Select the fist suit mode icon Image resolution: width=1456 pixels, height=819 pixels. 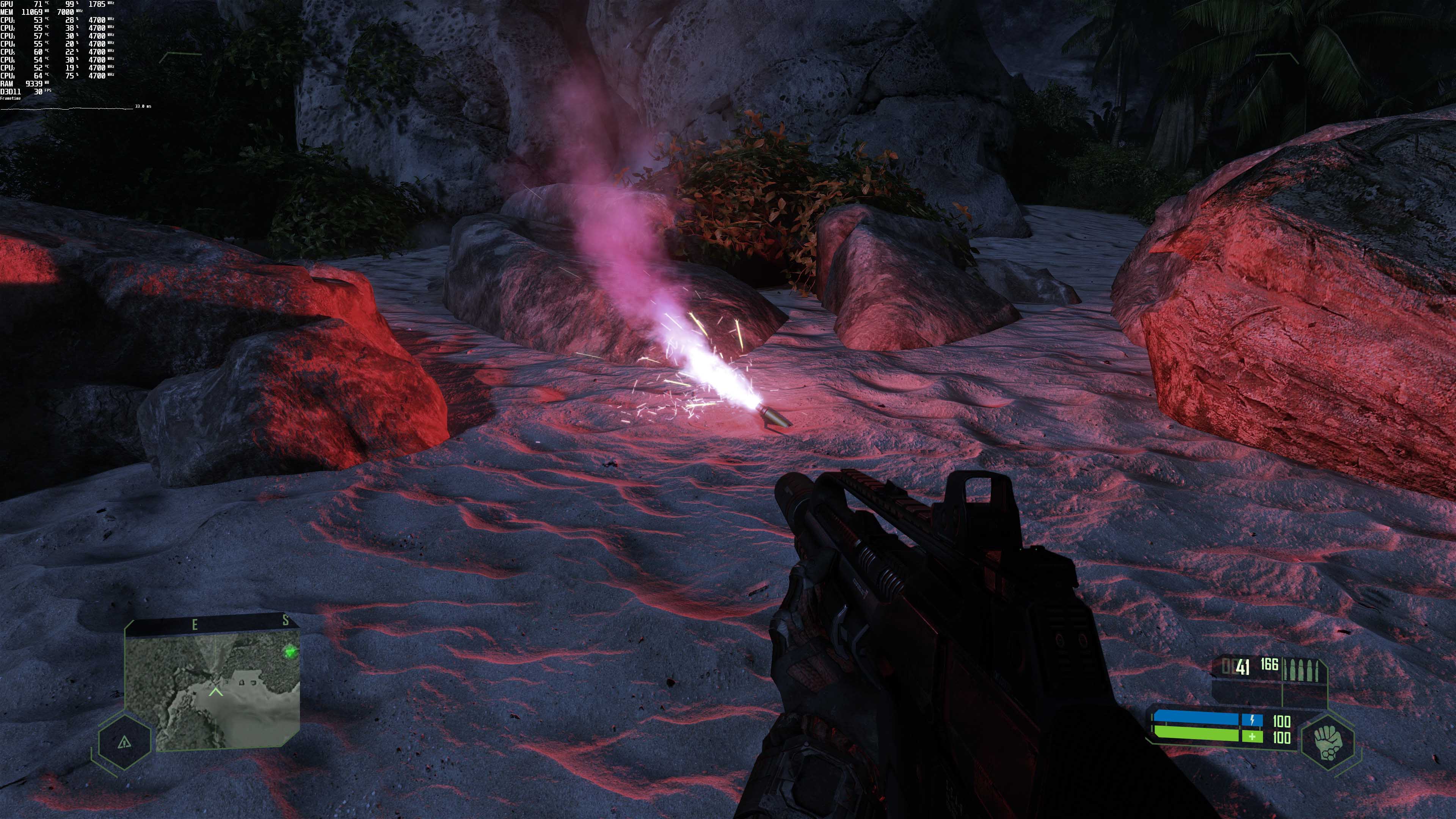click(1328, 742)
